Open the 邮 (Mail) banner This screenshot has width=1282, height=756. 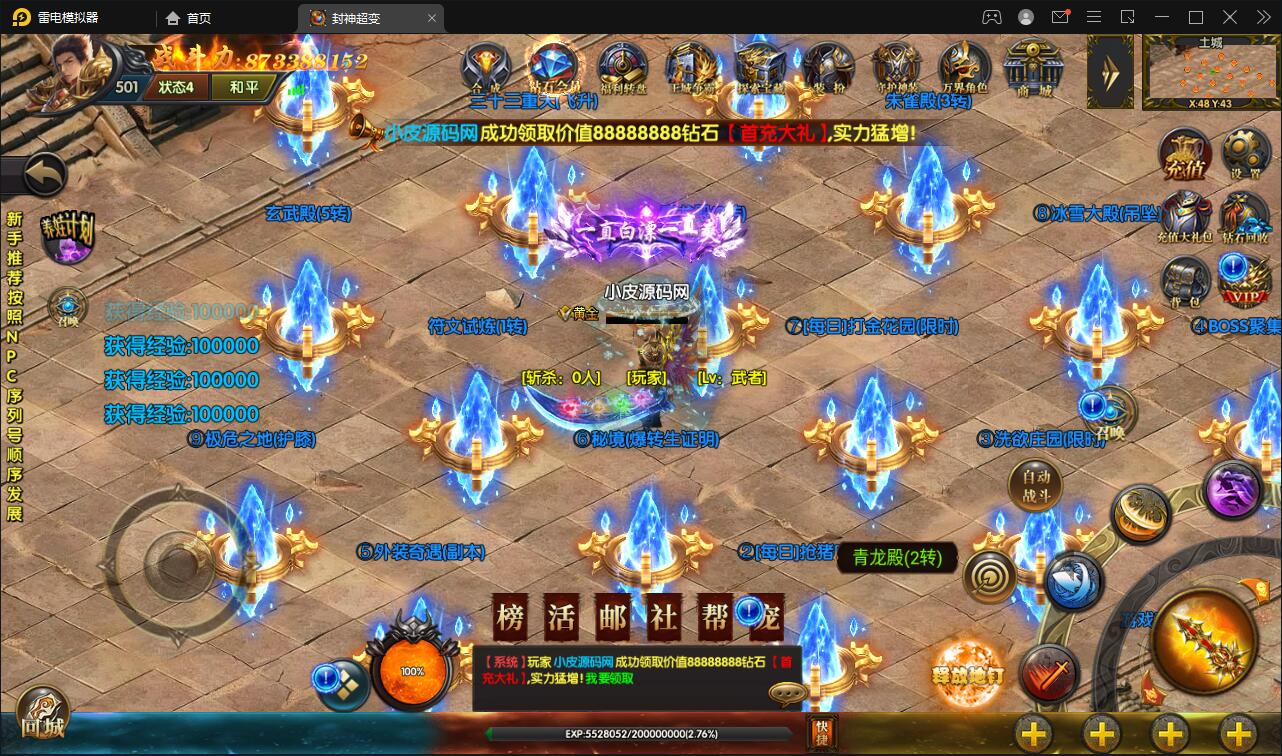pyautogui.click(x=611, y=616)
